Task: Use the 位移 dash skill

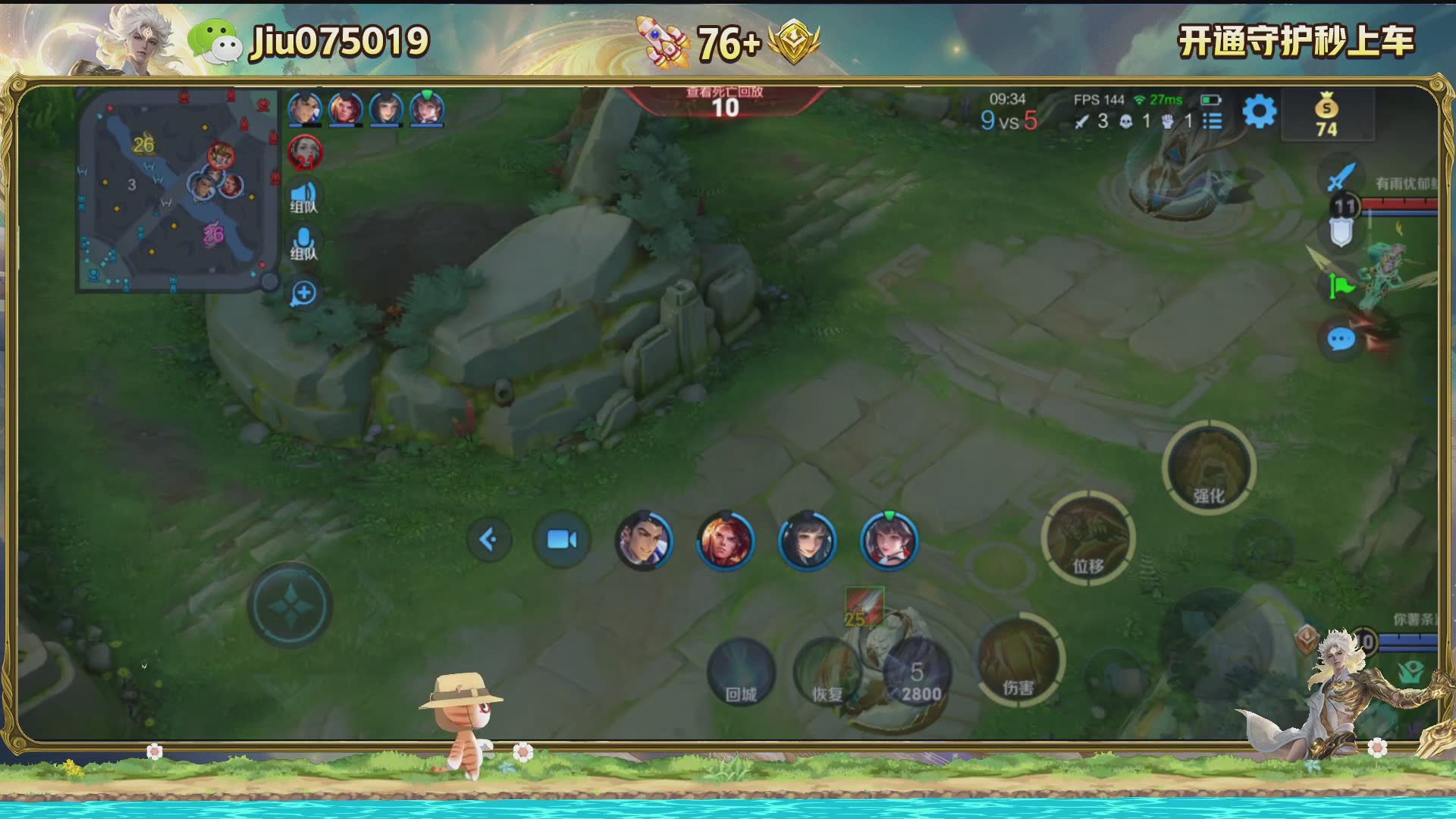Action: (x=1088, y=538)
